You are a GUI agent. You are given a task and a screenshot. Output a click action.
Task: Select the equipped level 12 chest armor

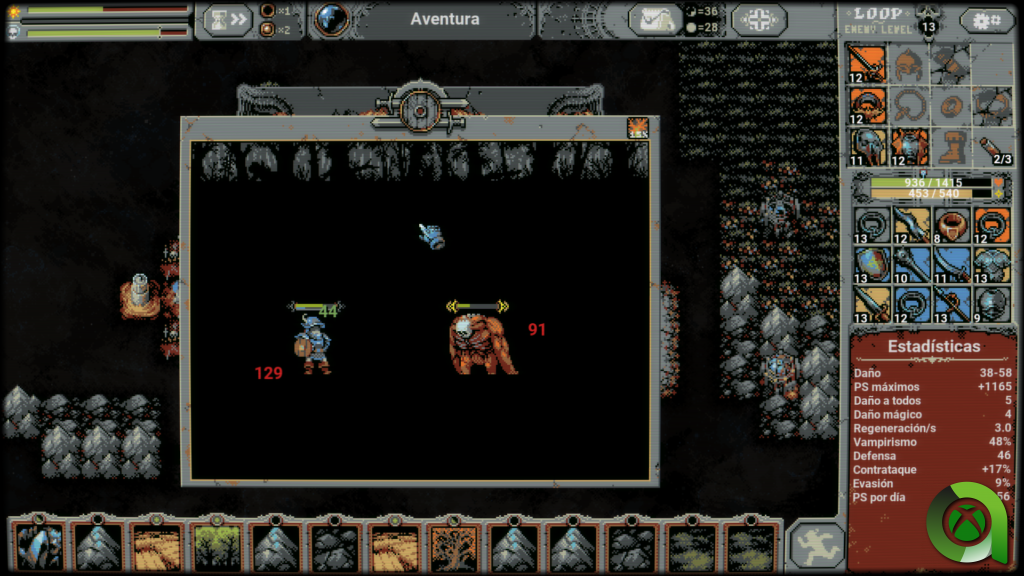(909, 146)
